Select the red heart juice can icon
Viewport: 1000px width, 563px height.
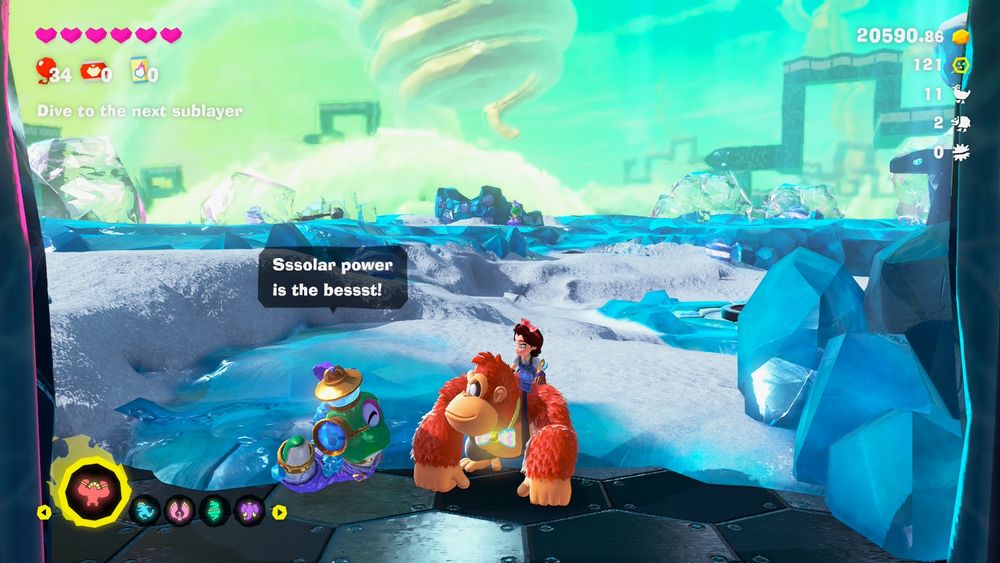click(91, 70)
